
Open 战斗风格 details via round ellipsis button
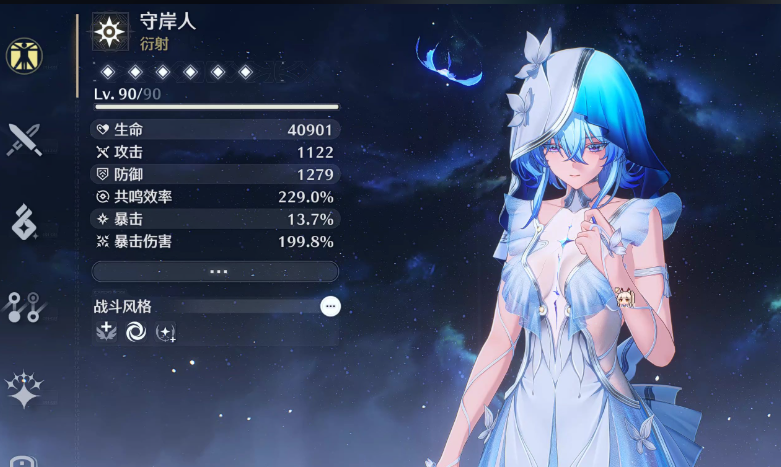[330, 306]
